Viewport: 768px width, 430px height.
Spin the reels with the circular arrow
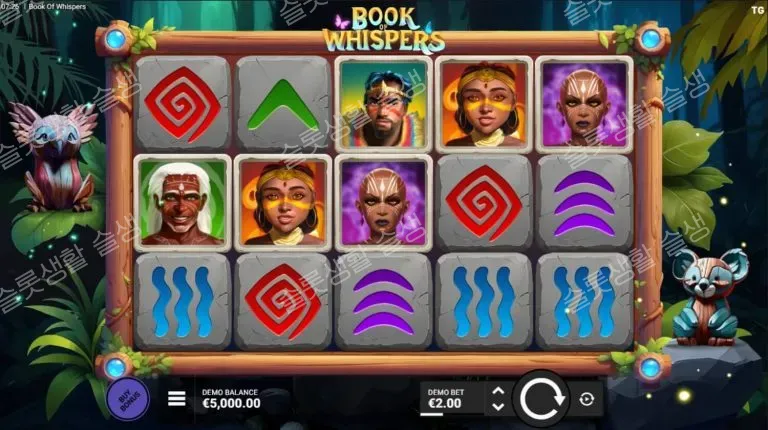[541, 399]
